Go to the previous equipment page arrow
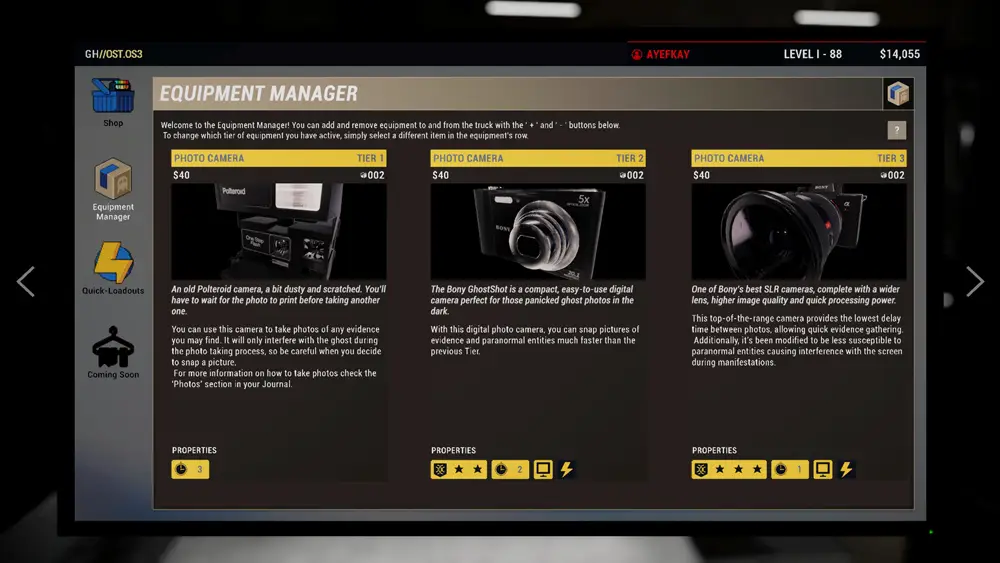Screen dimensions: 1000x563 pos(26,282)
